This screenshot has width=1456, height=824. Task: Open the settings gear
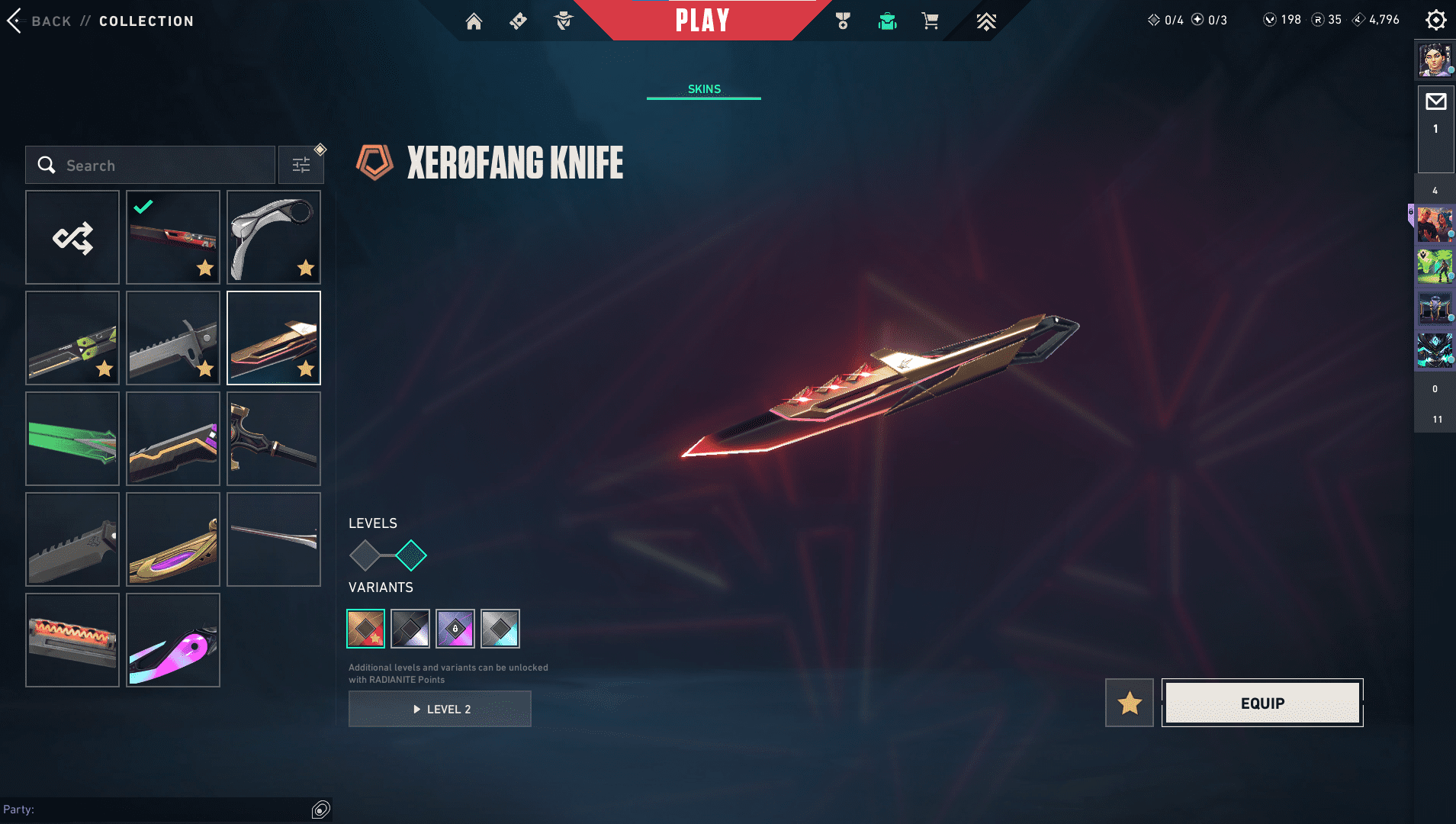[x=1436, y=19]
